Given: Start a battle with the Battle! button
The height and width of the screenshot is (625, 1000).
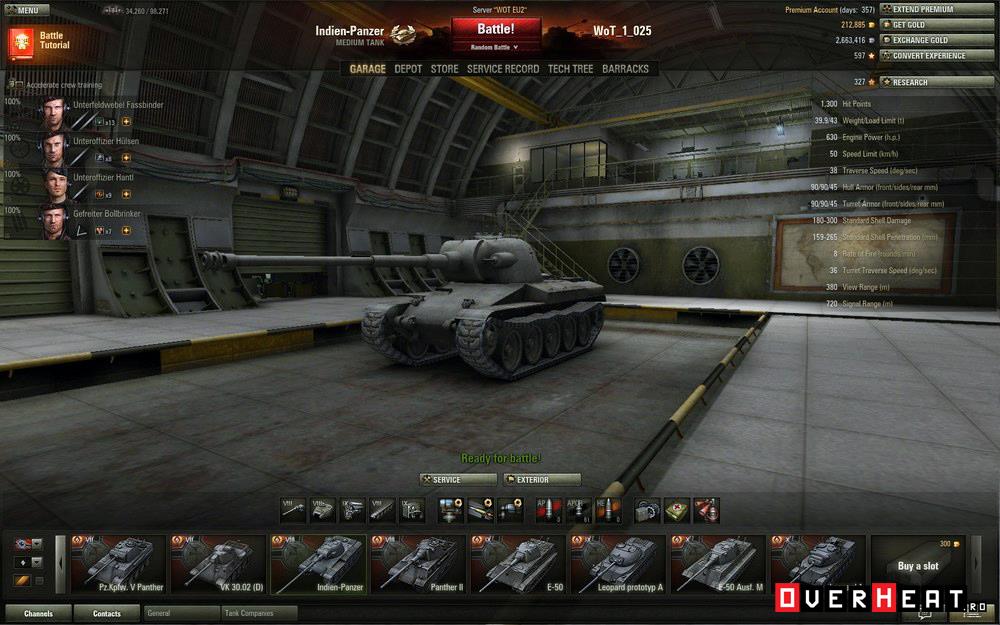Looking at the screenshot, I should (495, 29).
